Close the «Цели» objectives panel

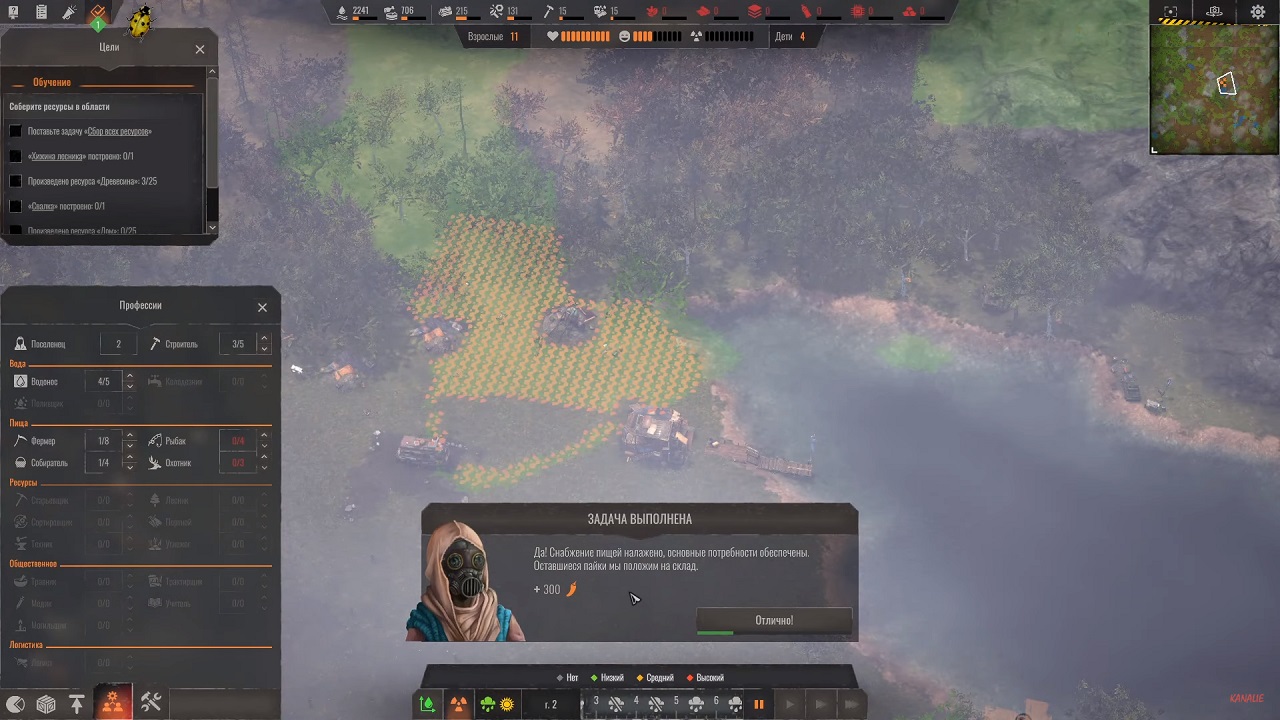point(200,49)
